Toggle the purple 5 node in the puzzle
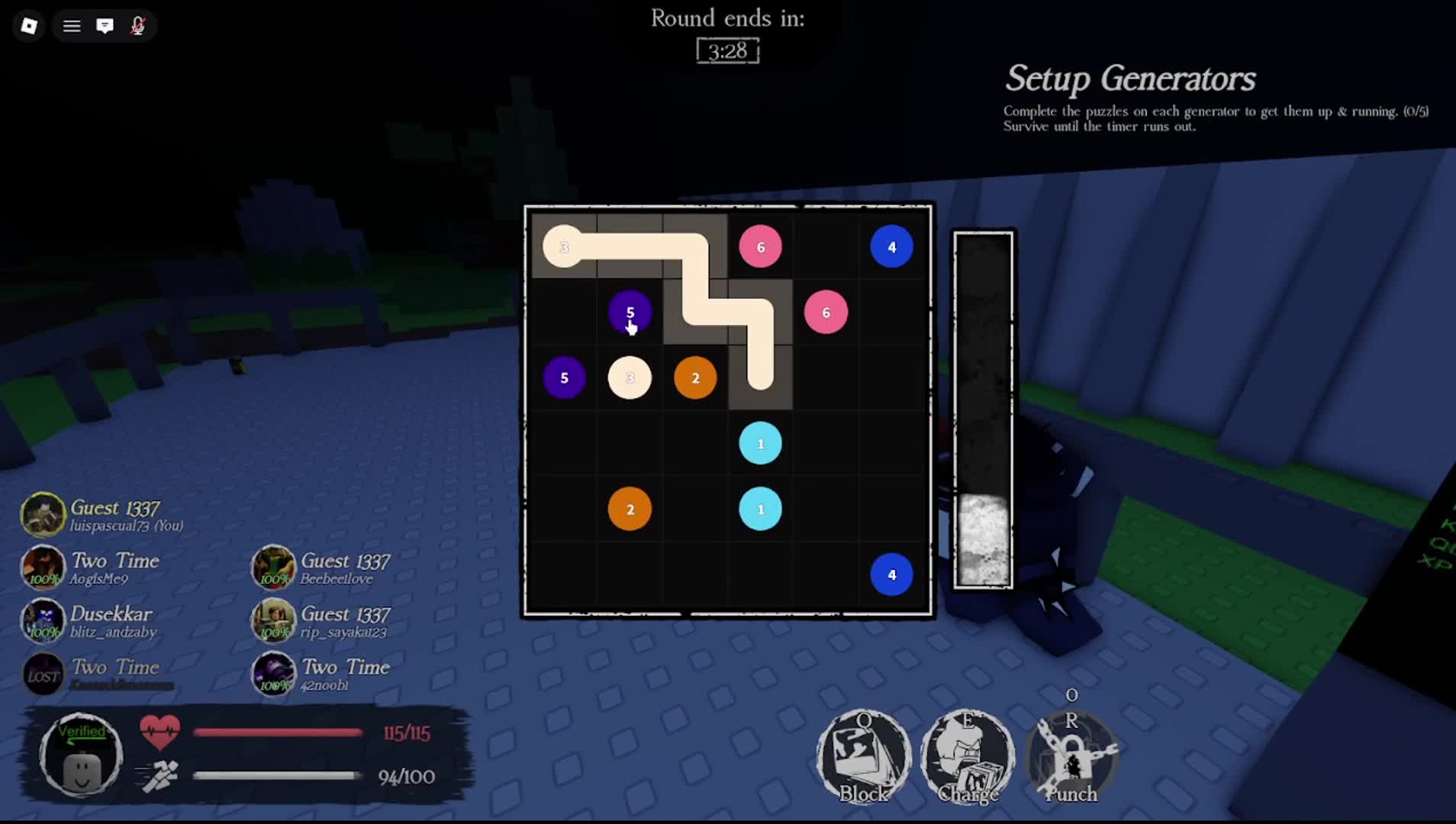1456x824 pixels. 630,312
